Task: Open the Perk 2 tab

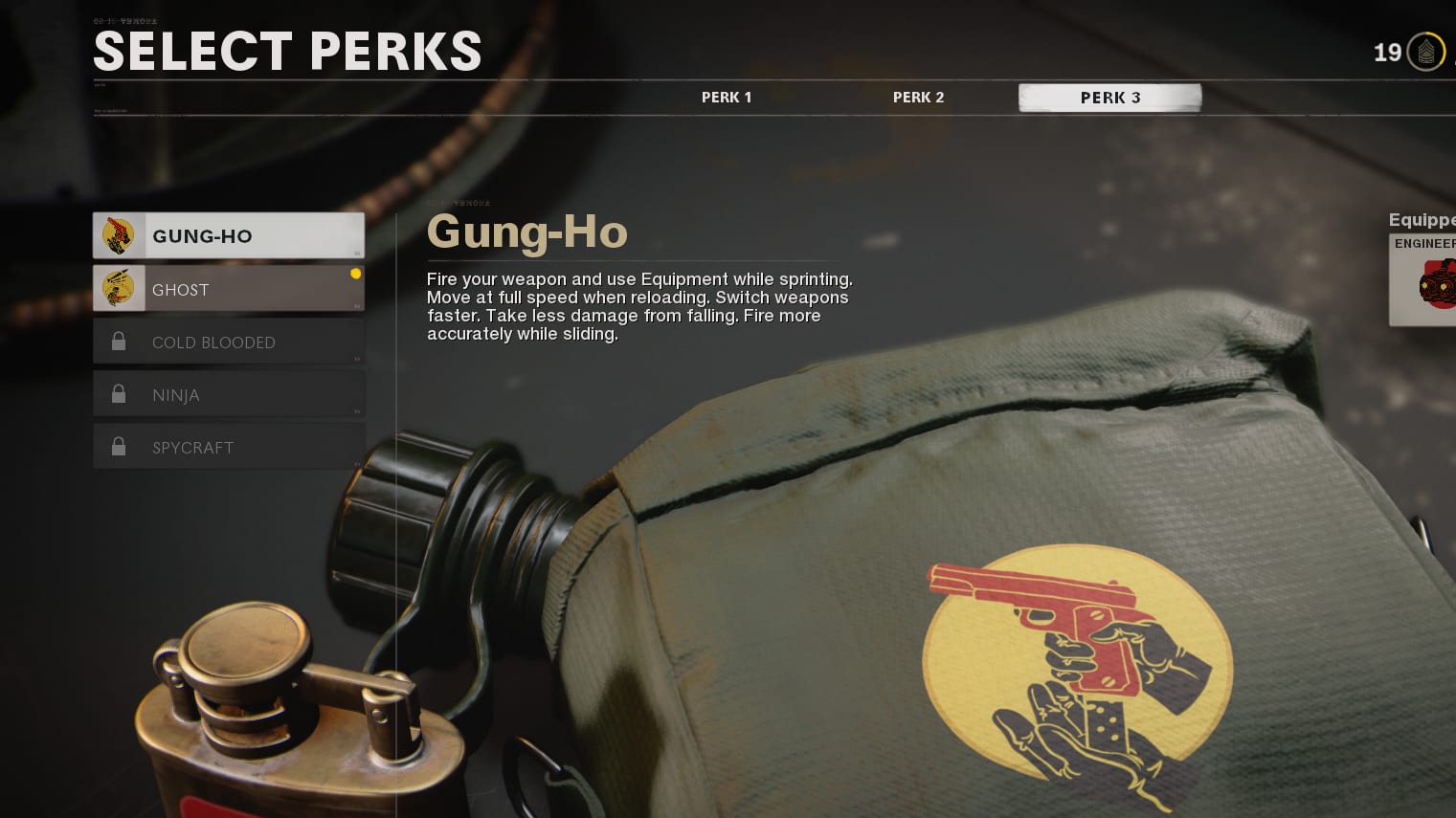Action: [x=918, y=98]
